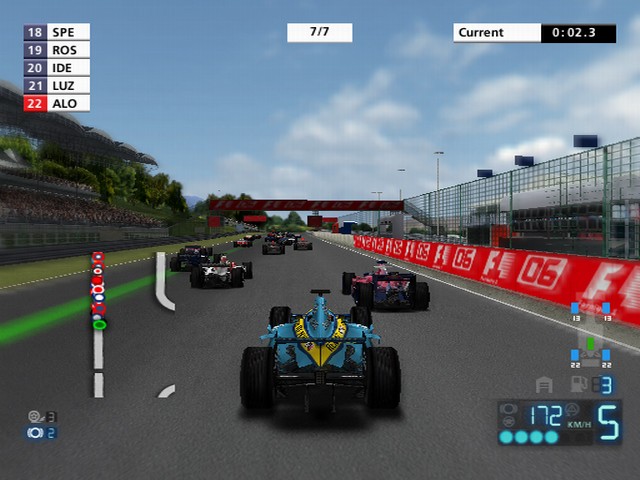640x480 pixels.
Task: Click the car tyre status diagram
Action: (x=590, y=337)
